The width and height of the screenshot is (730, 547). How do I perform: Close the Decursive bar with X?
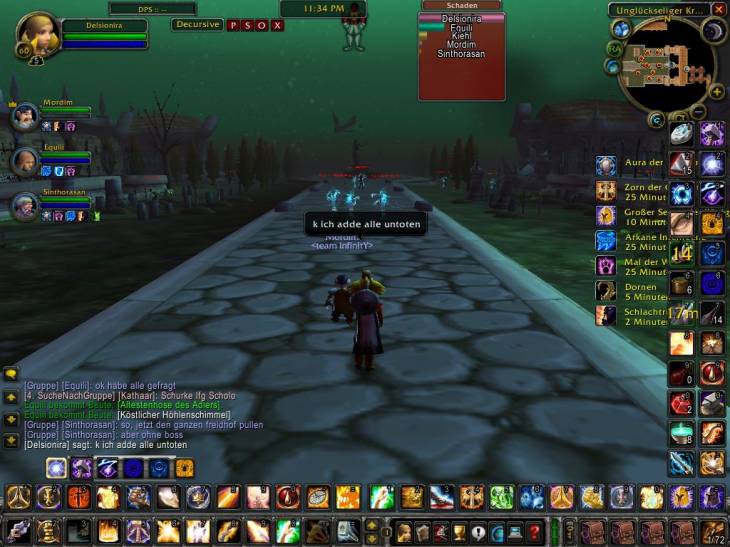276,25
